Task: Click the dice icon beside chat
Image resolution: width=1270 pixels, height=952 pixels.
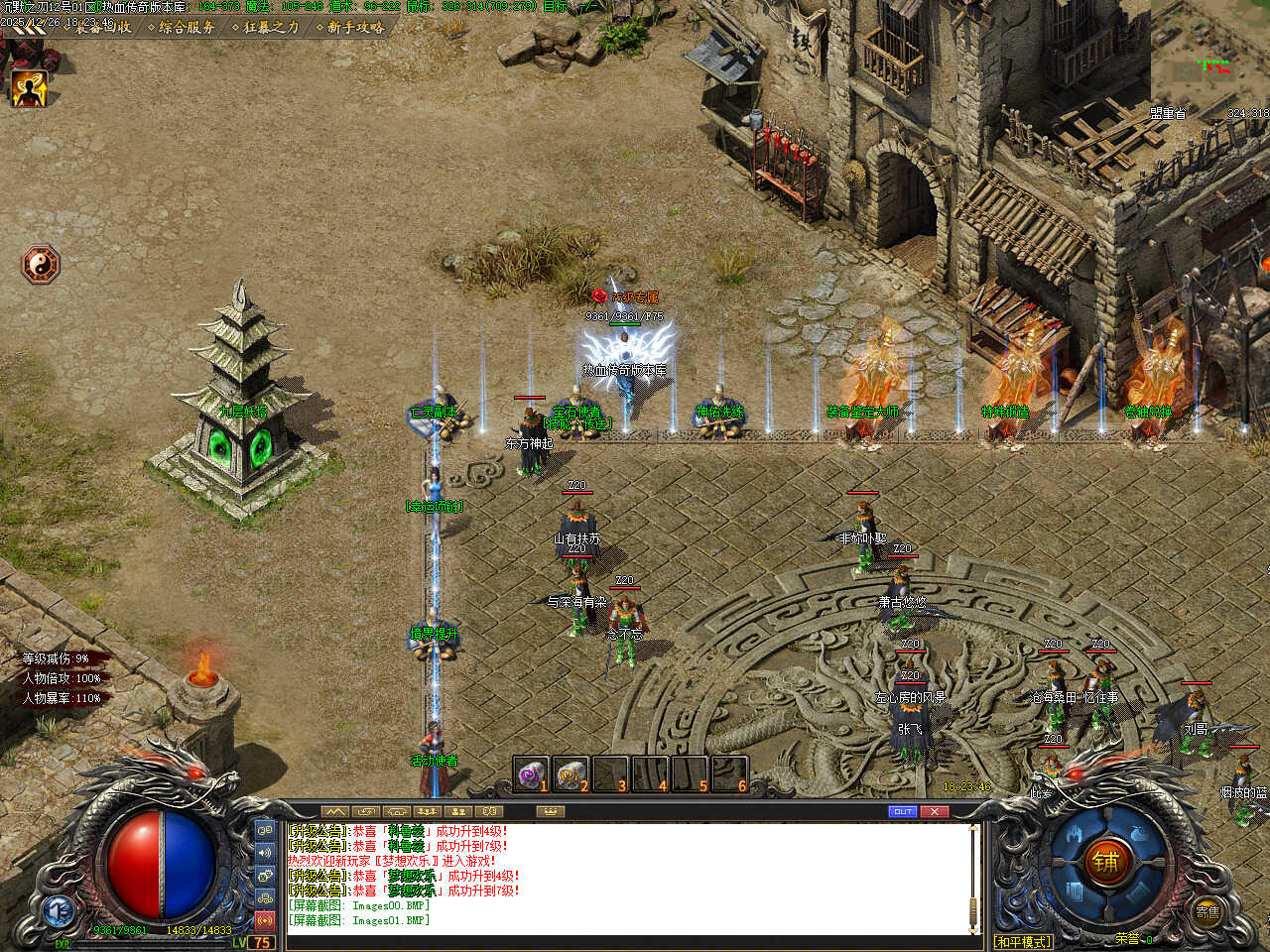Action: [265, 876]
